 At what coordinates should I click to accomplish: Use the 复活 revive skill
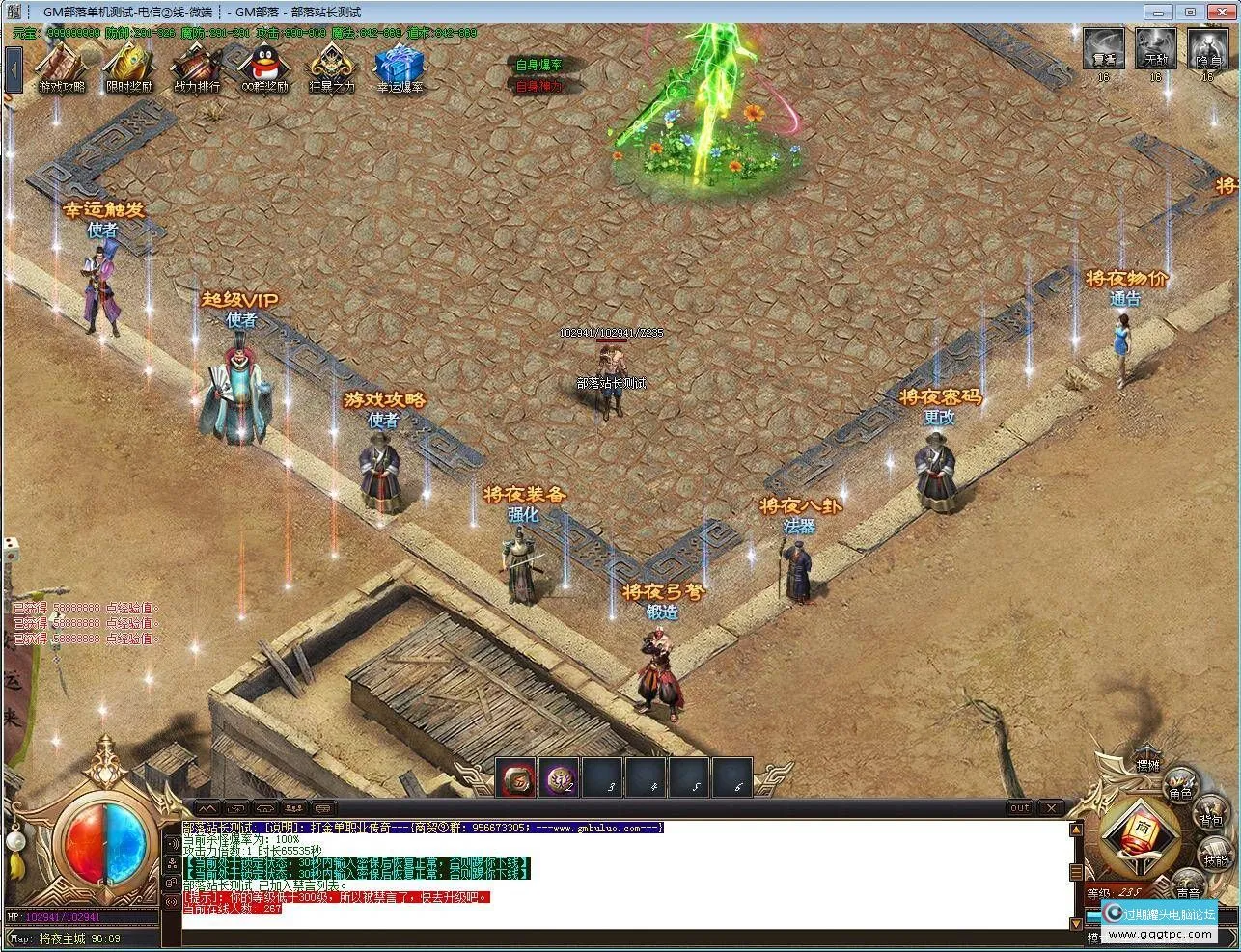click(x=1104, y=49)
